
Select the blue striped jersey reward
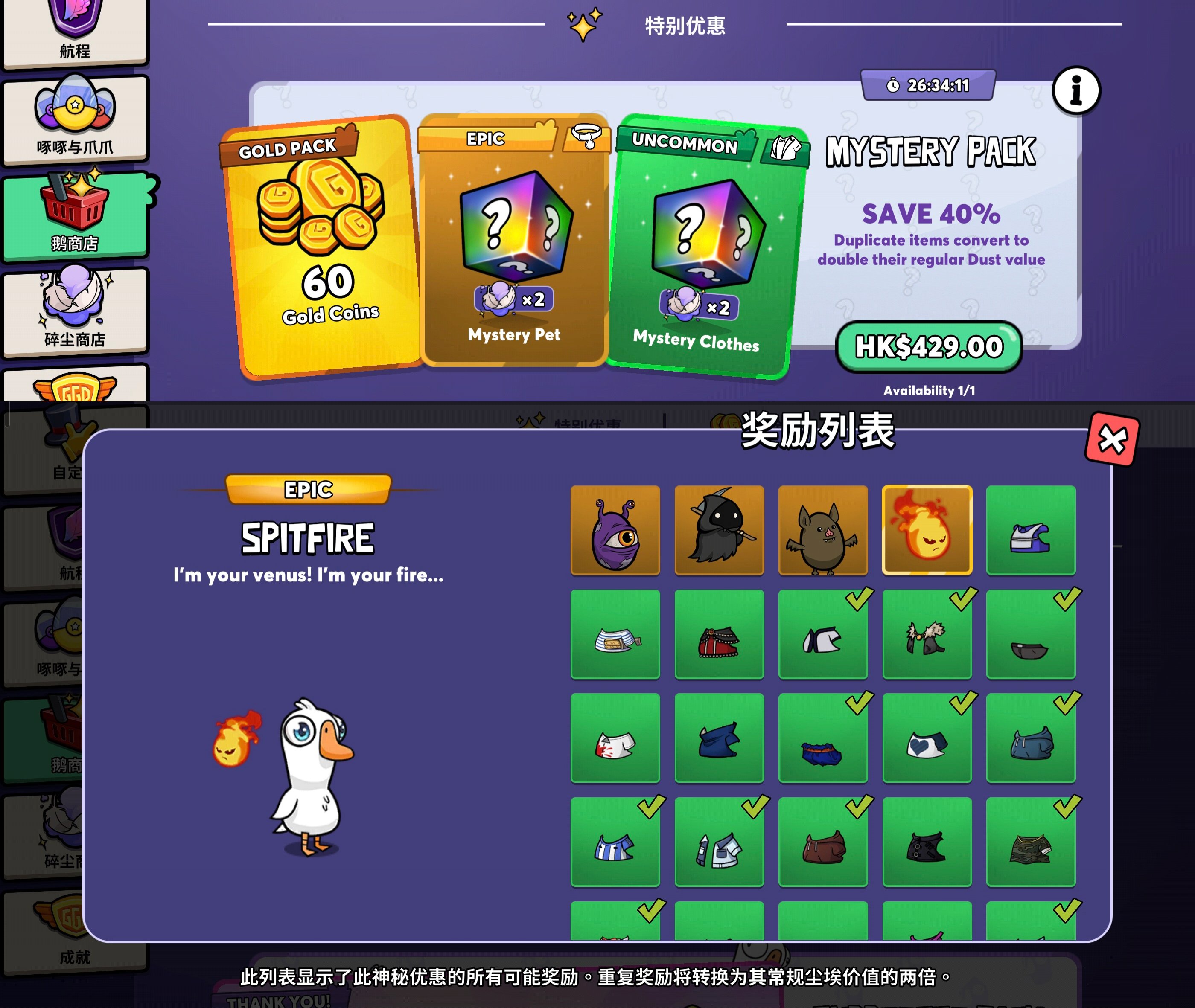615,842
